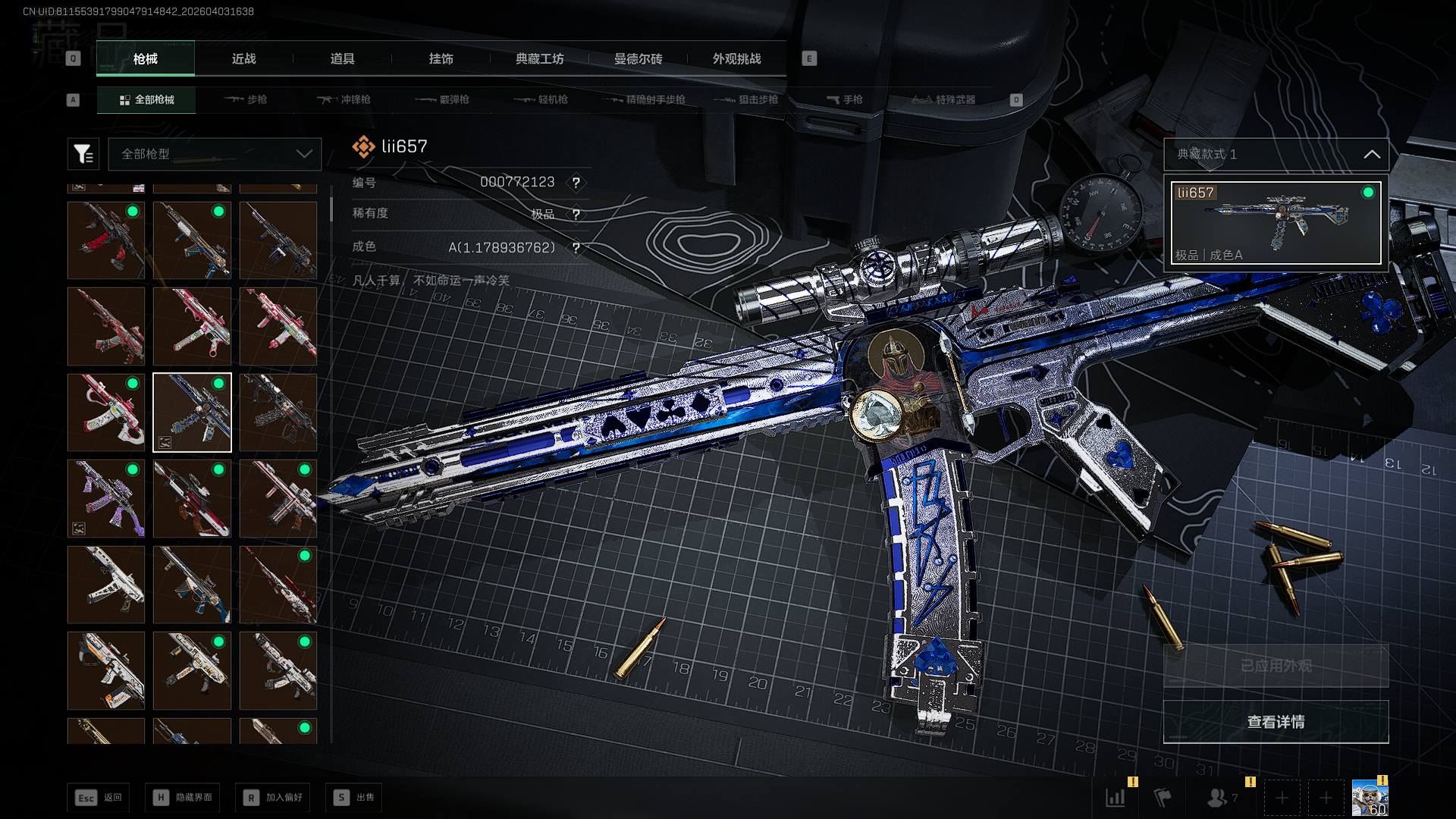Select the 挂饰 charms tab
The height and width of the screenshot is (819, 1456).
[x=441, y=59]
